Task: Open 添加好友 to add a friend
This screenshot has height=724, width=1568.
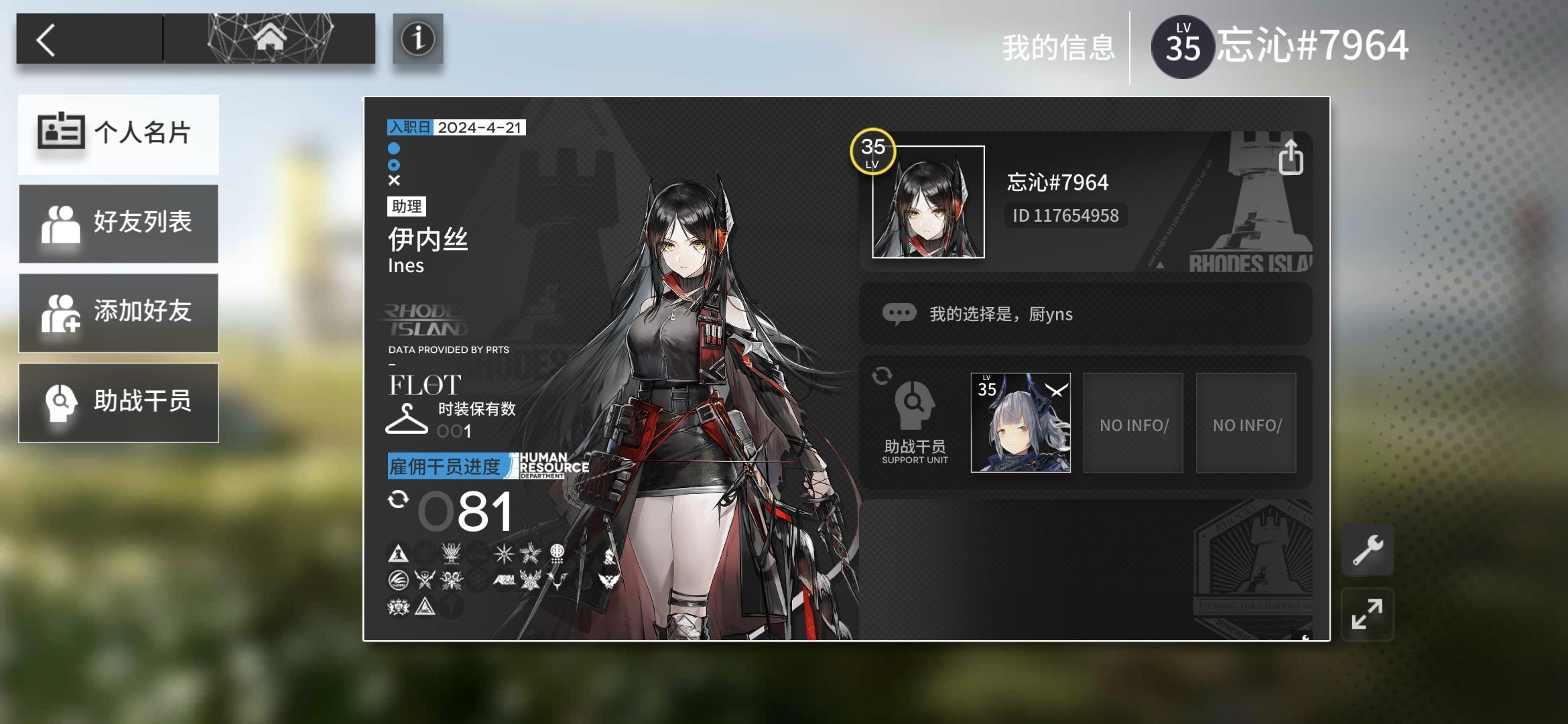Action: pos(119,312)
